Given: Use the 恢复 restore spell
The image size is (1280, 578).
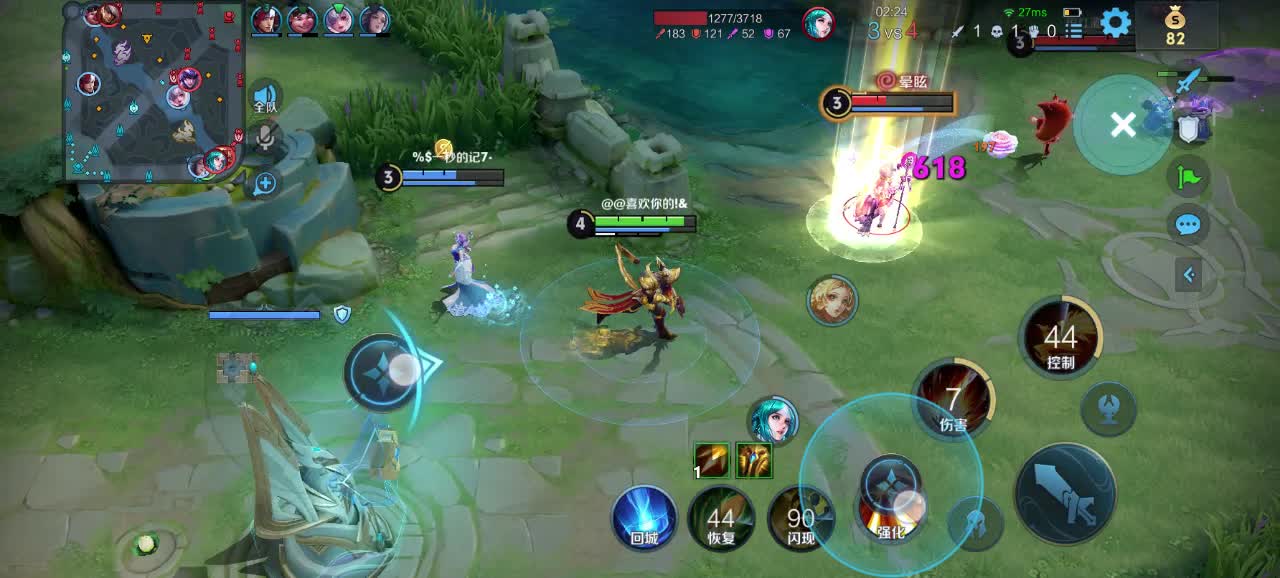Looking at the screenshot, I should (x=721, y=517).
